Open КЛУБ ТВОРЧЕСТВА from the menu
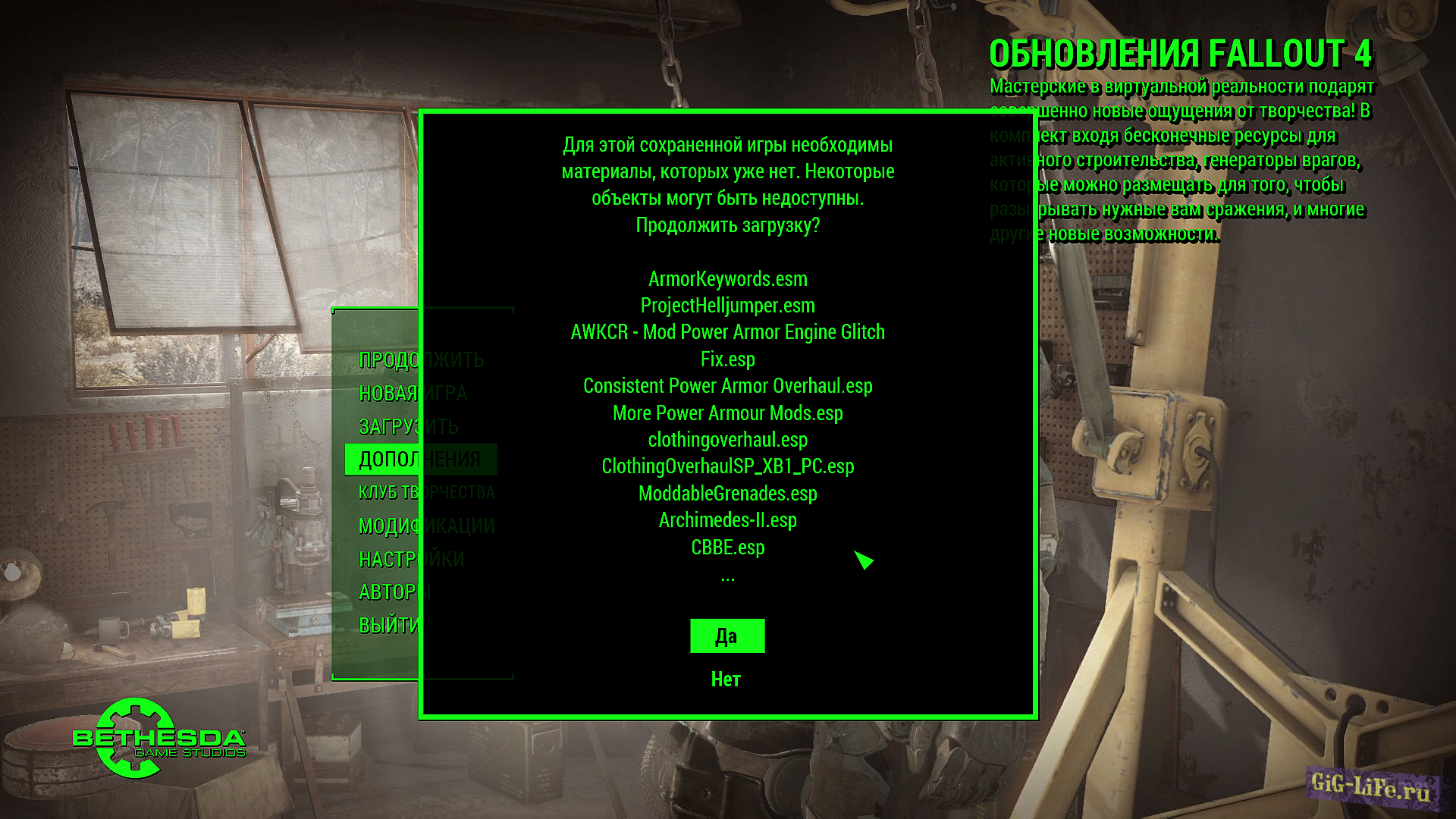Viewport: 1456px width, 819px height. (426, 491)
